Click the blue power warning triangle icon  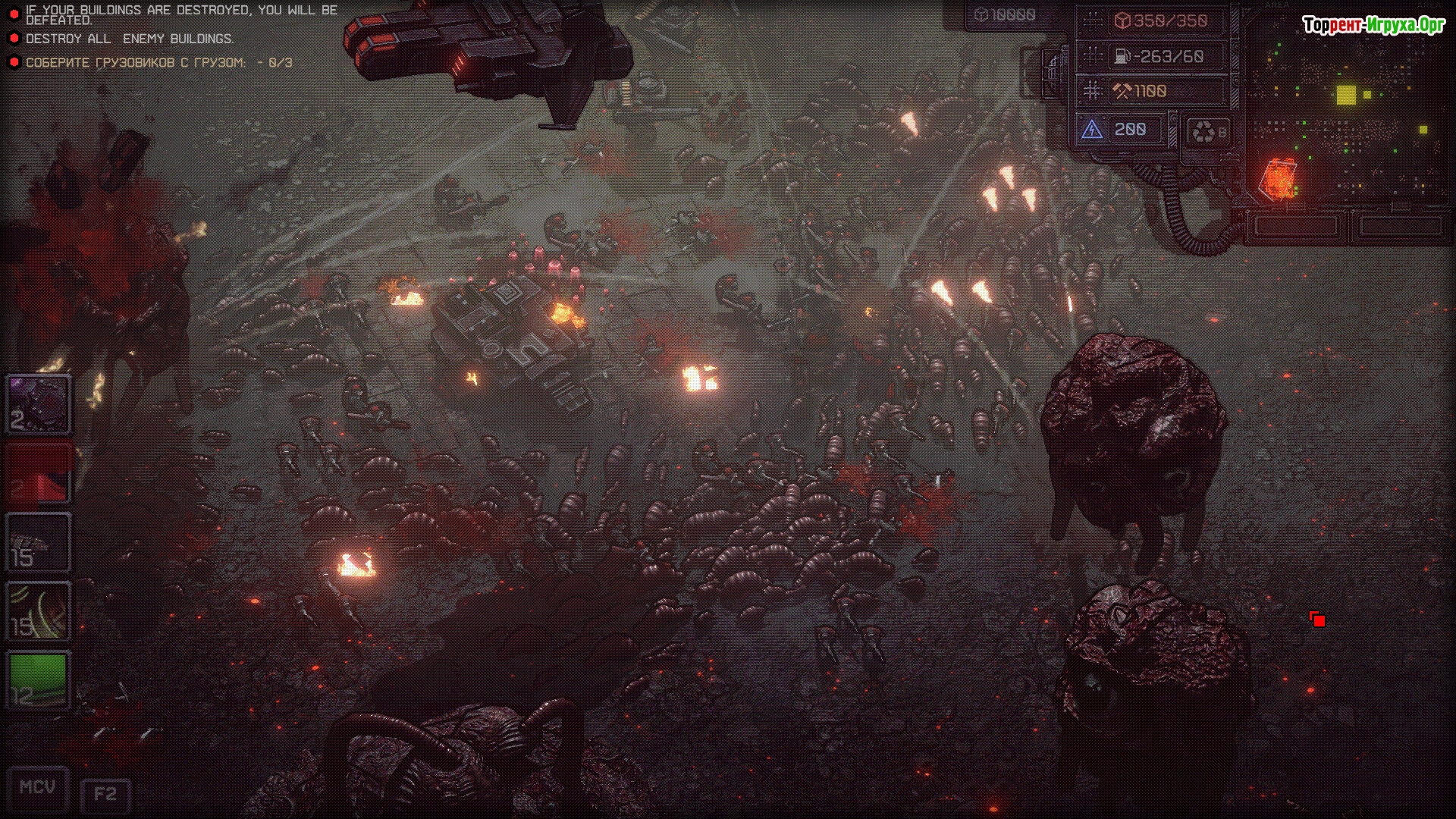coord(1092,130)
